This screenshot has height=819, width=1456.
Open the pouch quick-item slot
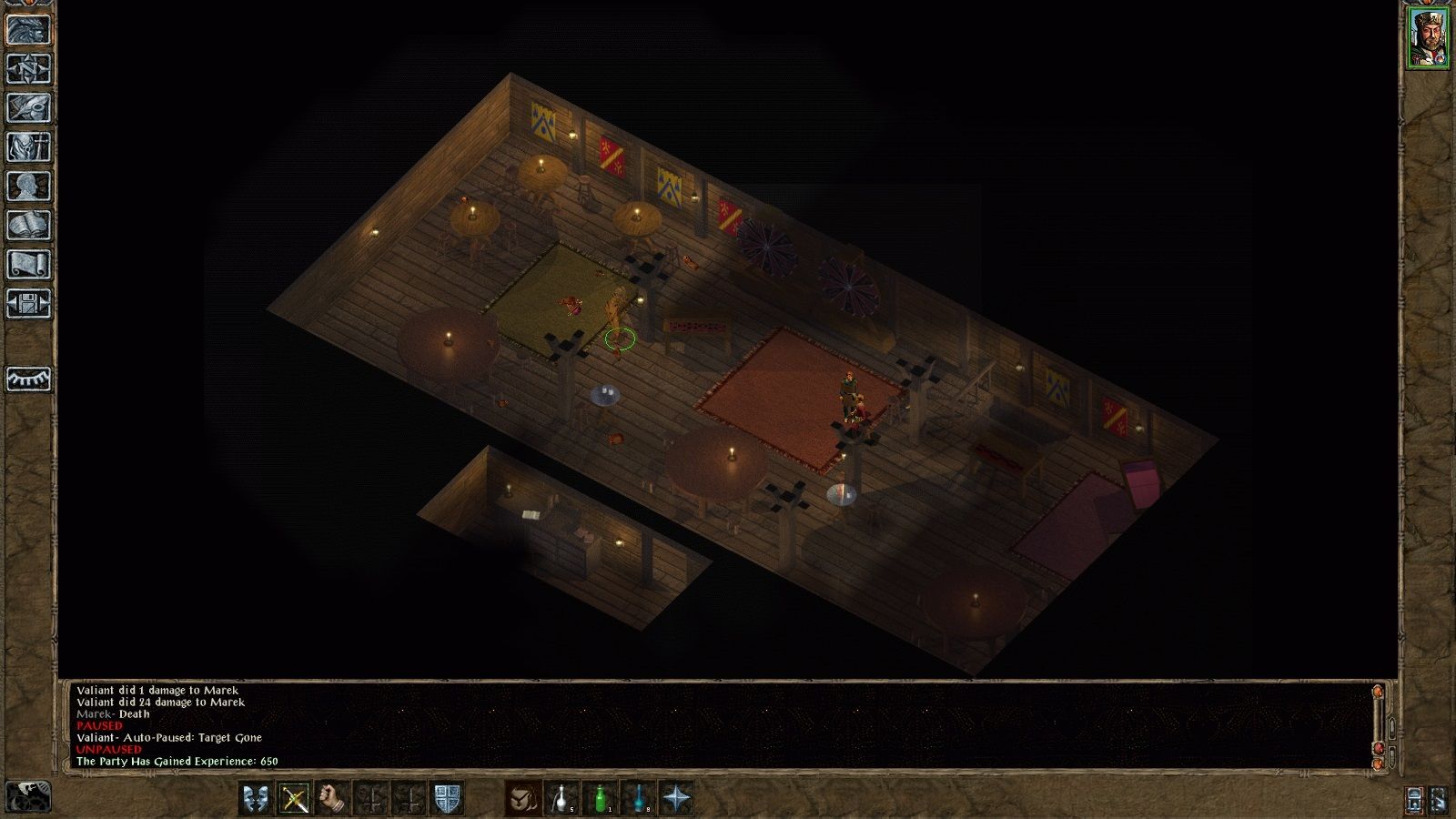(522, 798)
